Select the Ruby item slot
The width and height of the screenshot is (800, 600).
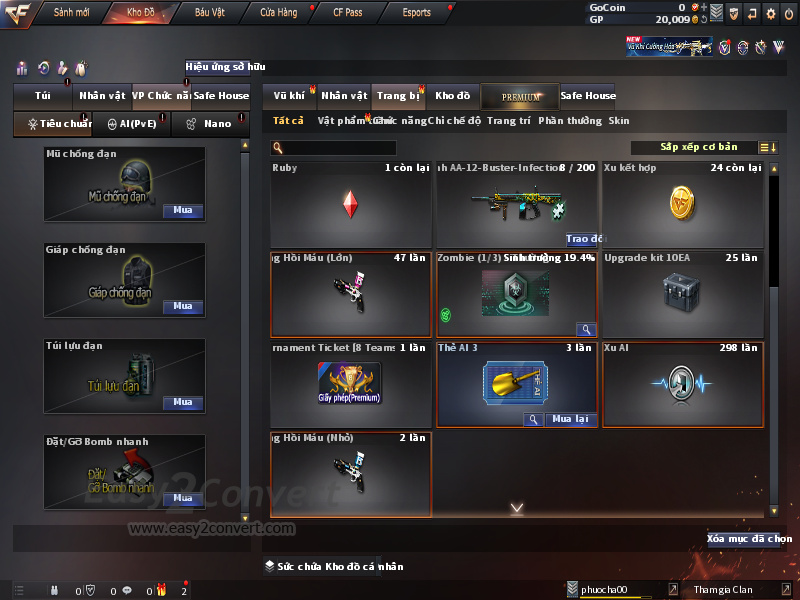pyautogui.click(x=350, y=204)
